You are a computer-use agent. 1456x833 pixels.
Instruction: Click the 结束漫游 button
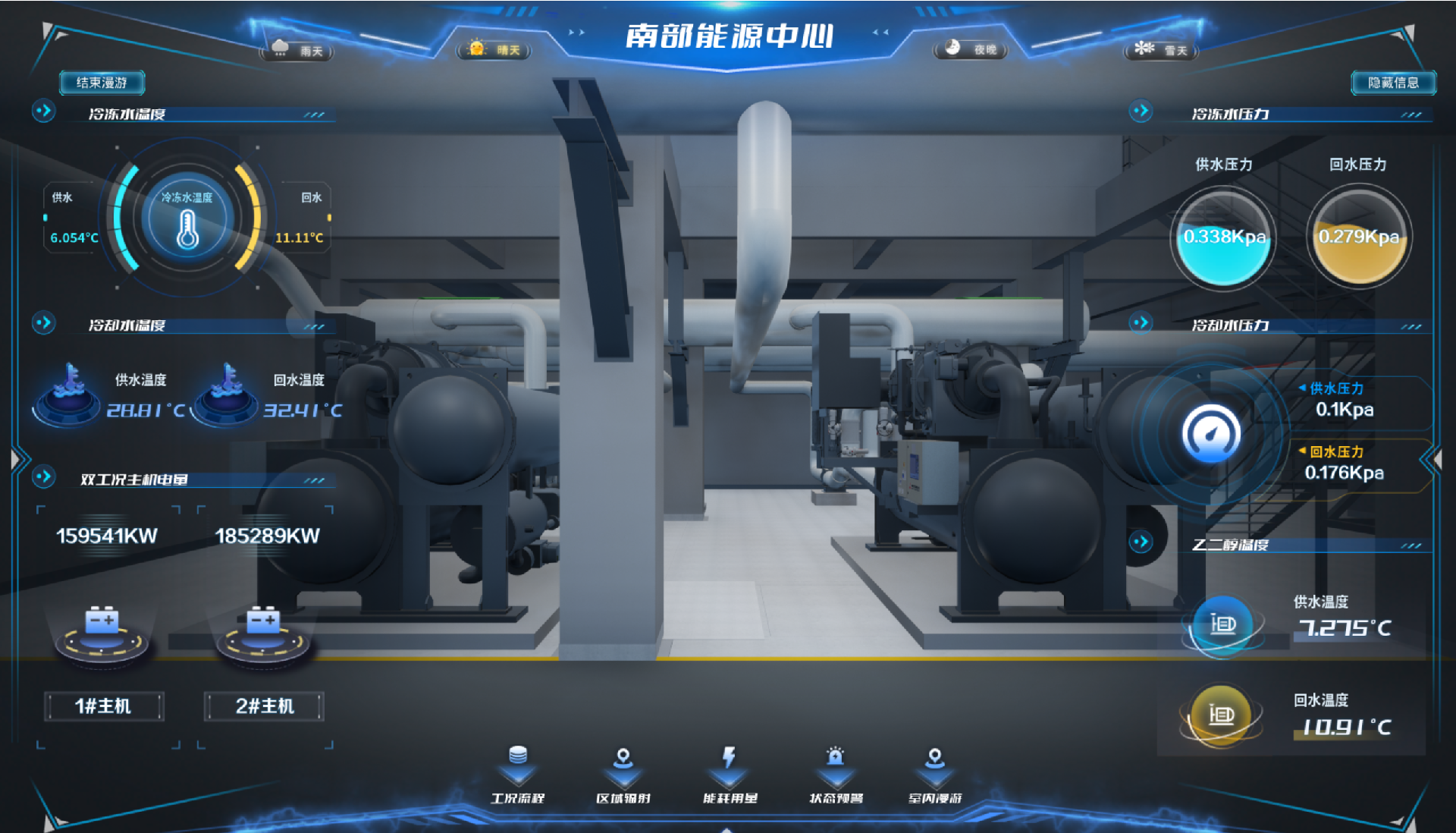pos(102,83)
